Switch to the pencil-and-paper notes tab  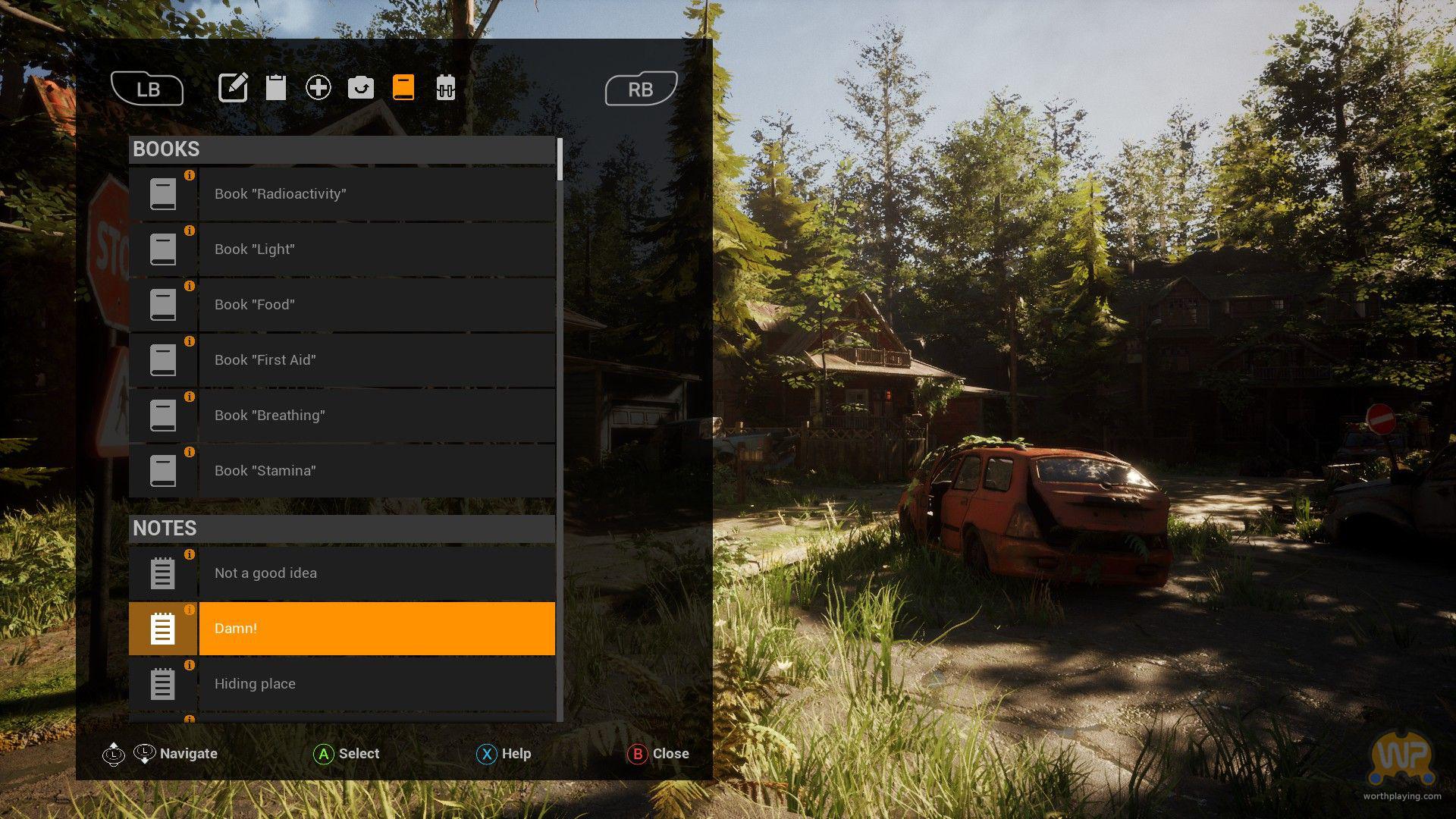233,88
